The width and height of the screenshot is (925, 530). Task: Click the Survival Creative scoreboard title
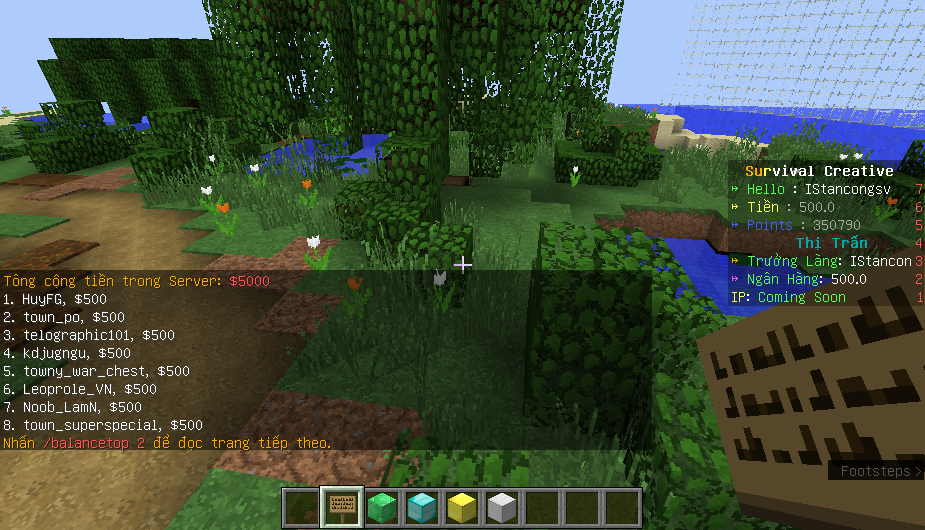click(819, 171)
